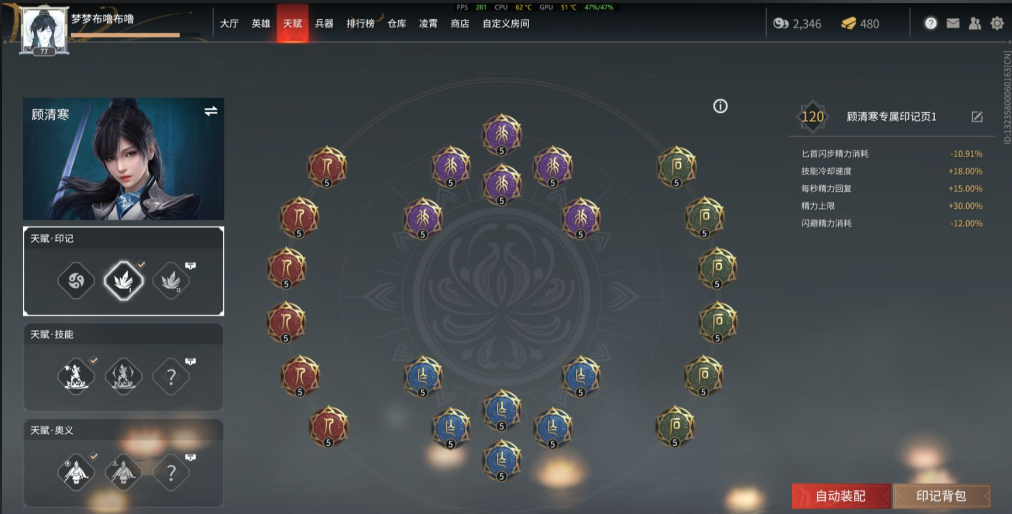This screenshot has width=1012, height=514.
Task: Edit the seal page name with pencil icon
Action: point(977,117)
